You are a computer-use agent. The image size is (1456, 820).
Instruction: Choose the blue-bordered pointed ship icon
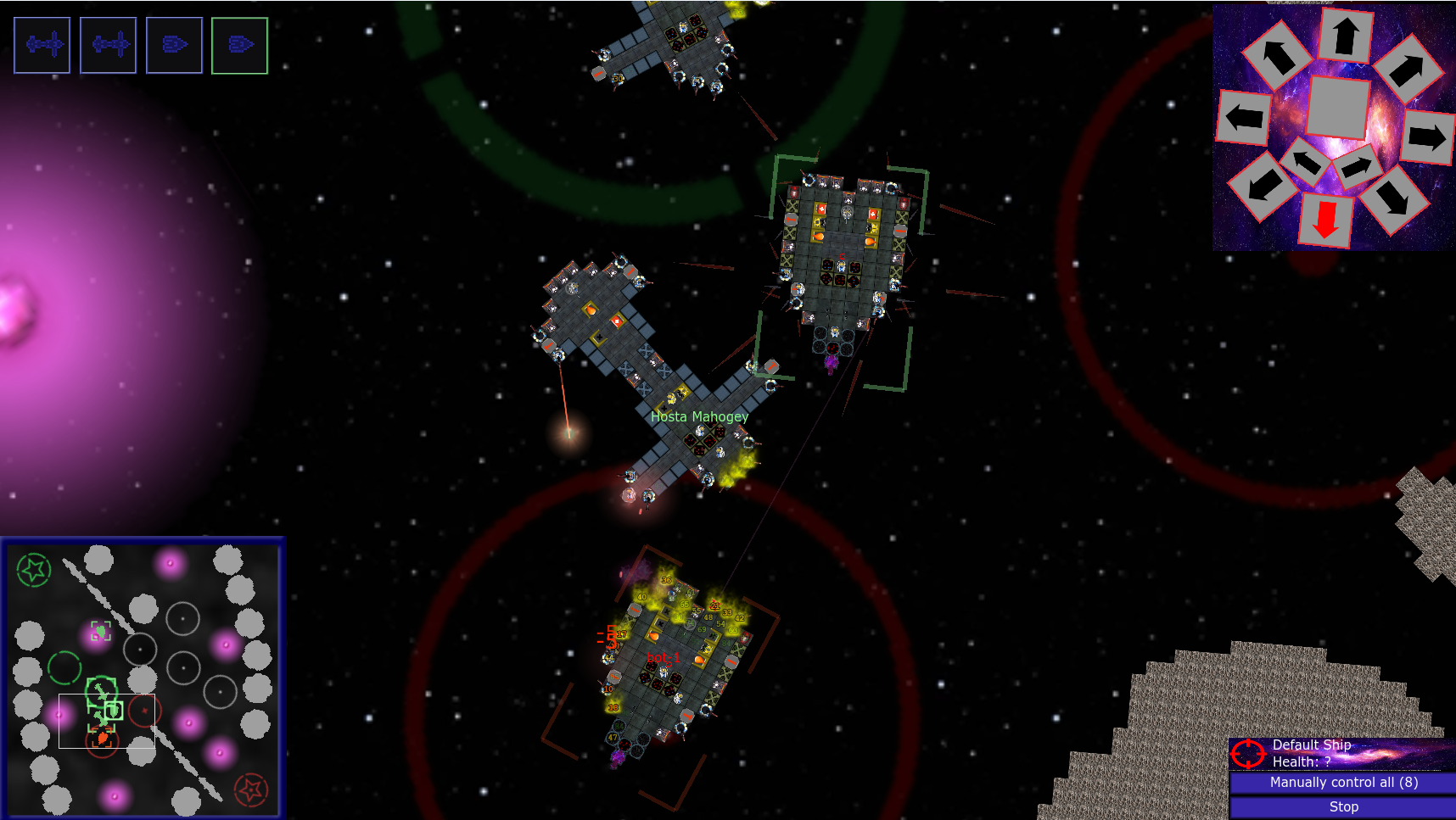point(174,45)
